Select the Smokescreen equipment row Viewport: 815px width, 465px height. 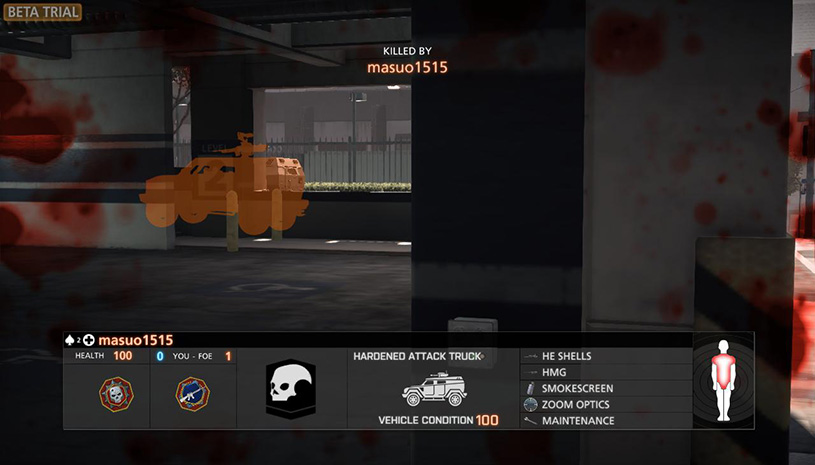click(x=577, y=388)
